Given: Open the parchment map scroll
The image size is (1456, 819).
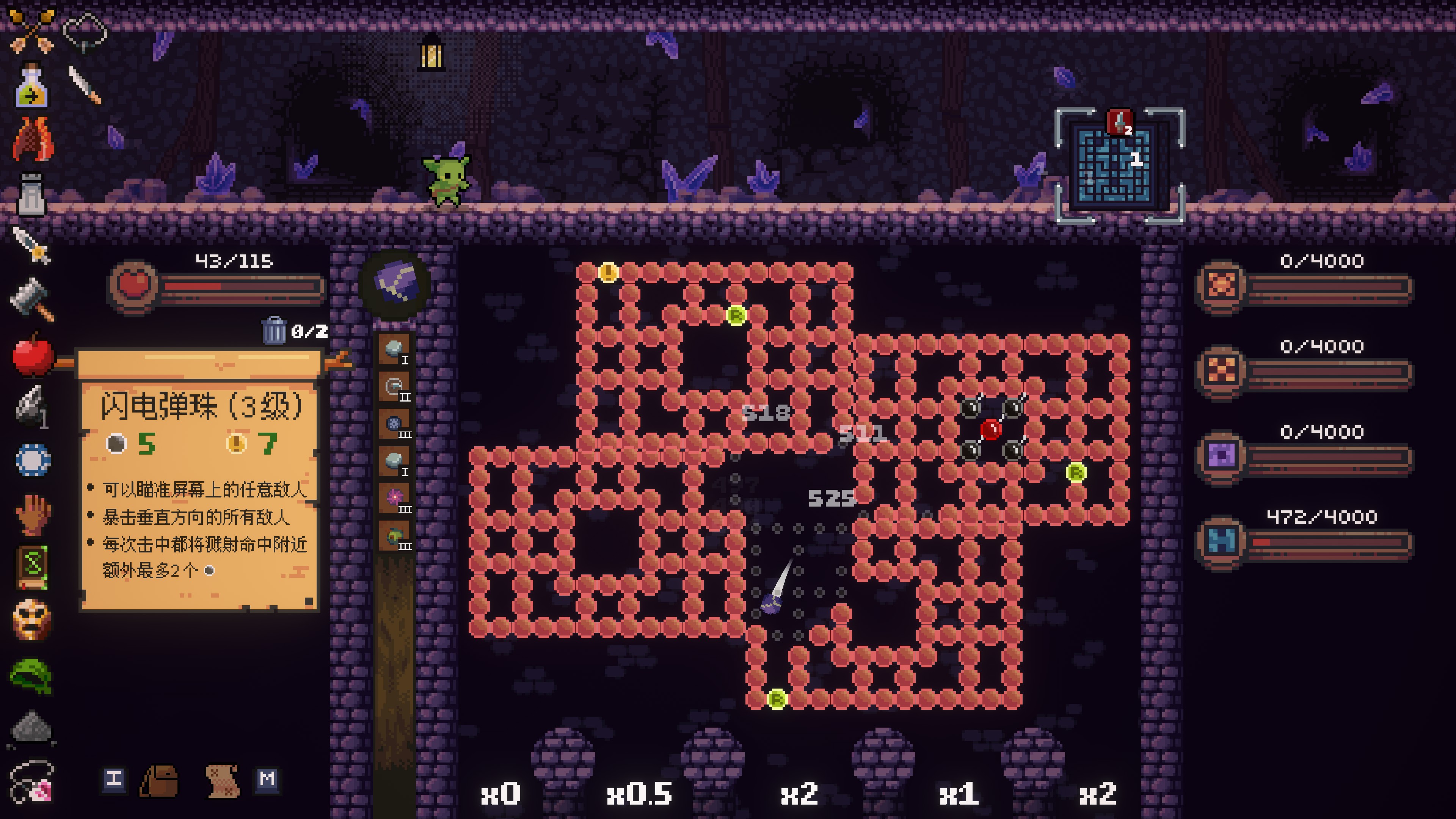Looking at the screenshot, I should (223, 781).
